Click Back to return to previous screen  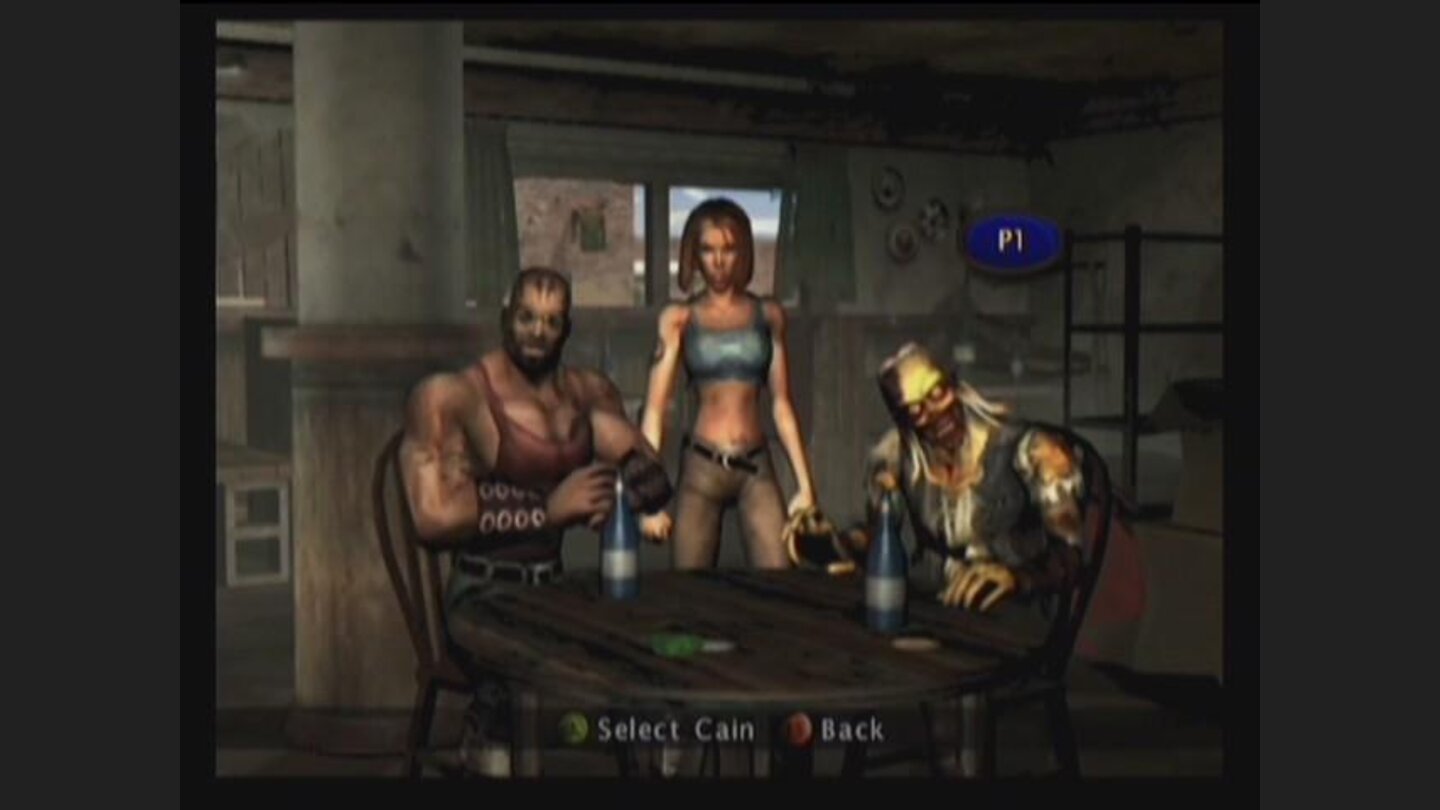(x=851, y=730)
